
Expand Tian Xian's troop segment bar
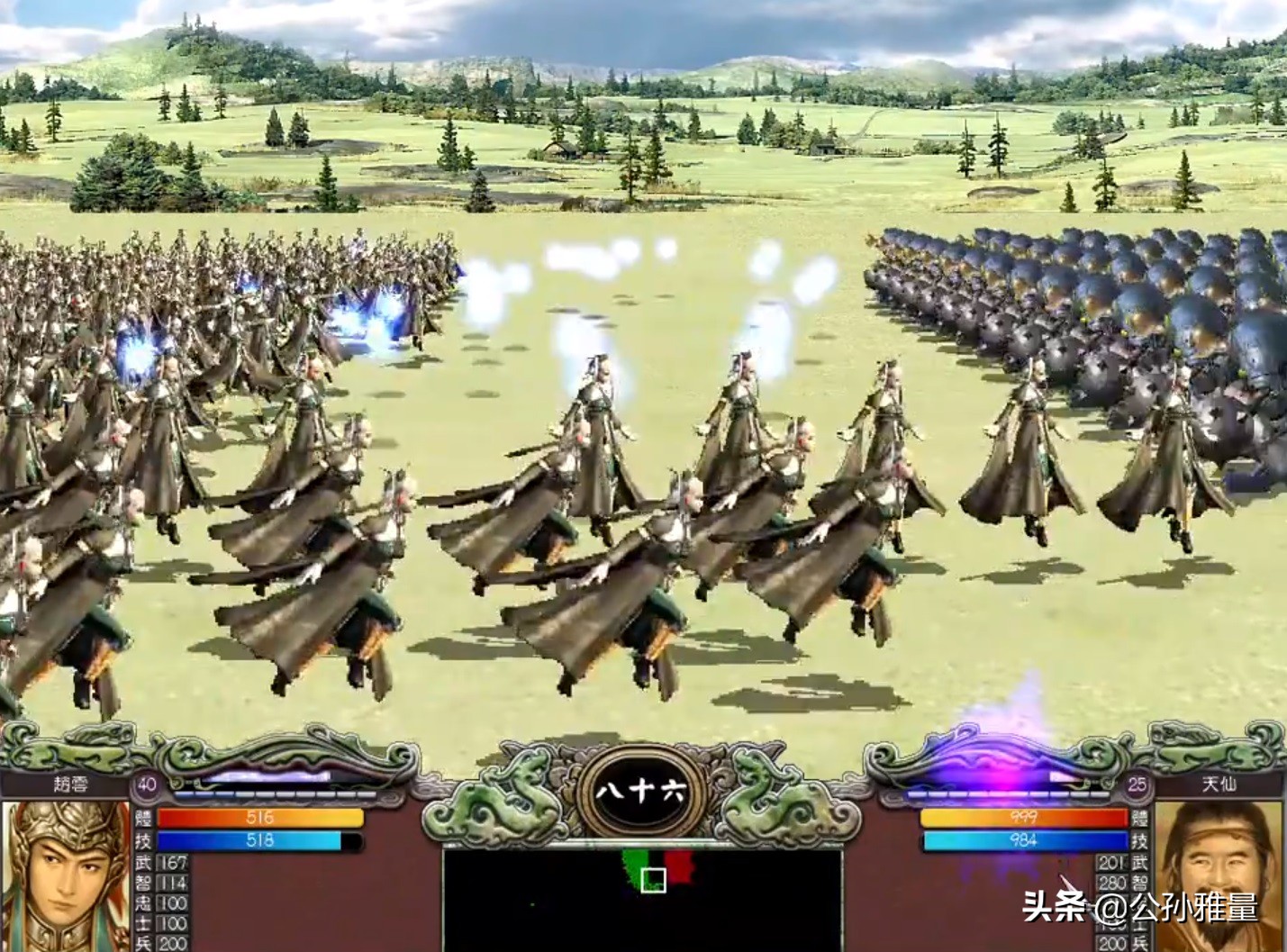point(1009,793)
